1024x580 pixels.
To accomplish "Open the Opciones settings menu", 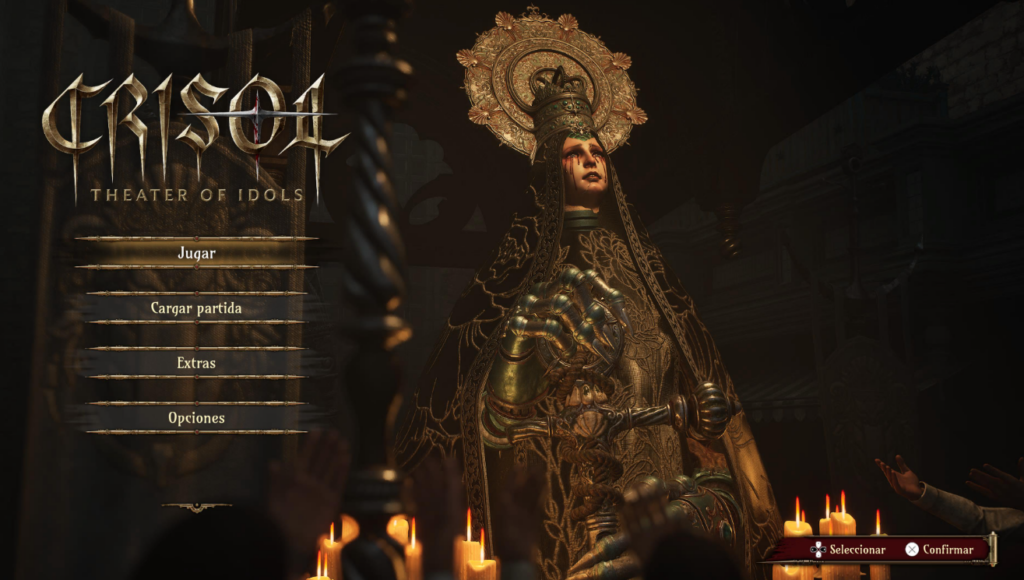I will pyautogui.click(x=196, y=418).
